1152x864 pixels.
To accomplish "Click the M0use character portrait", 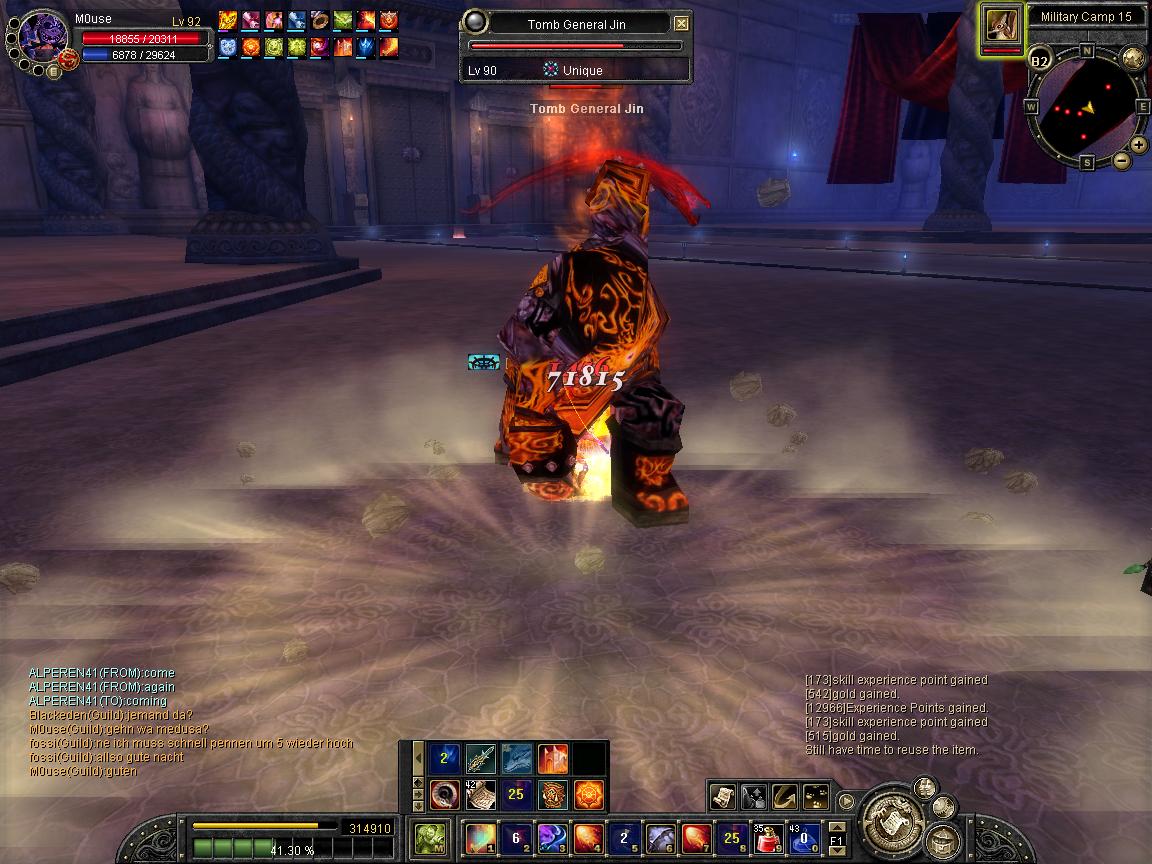I will tap(43, 38).
